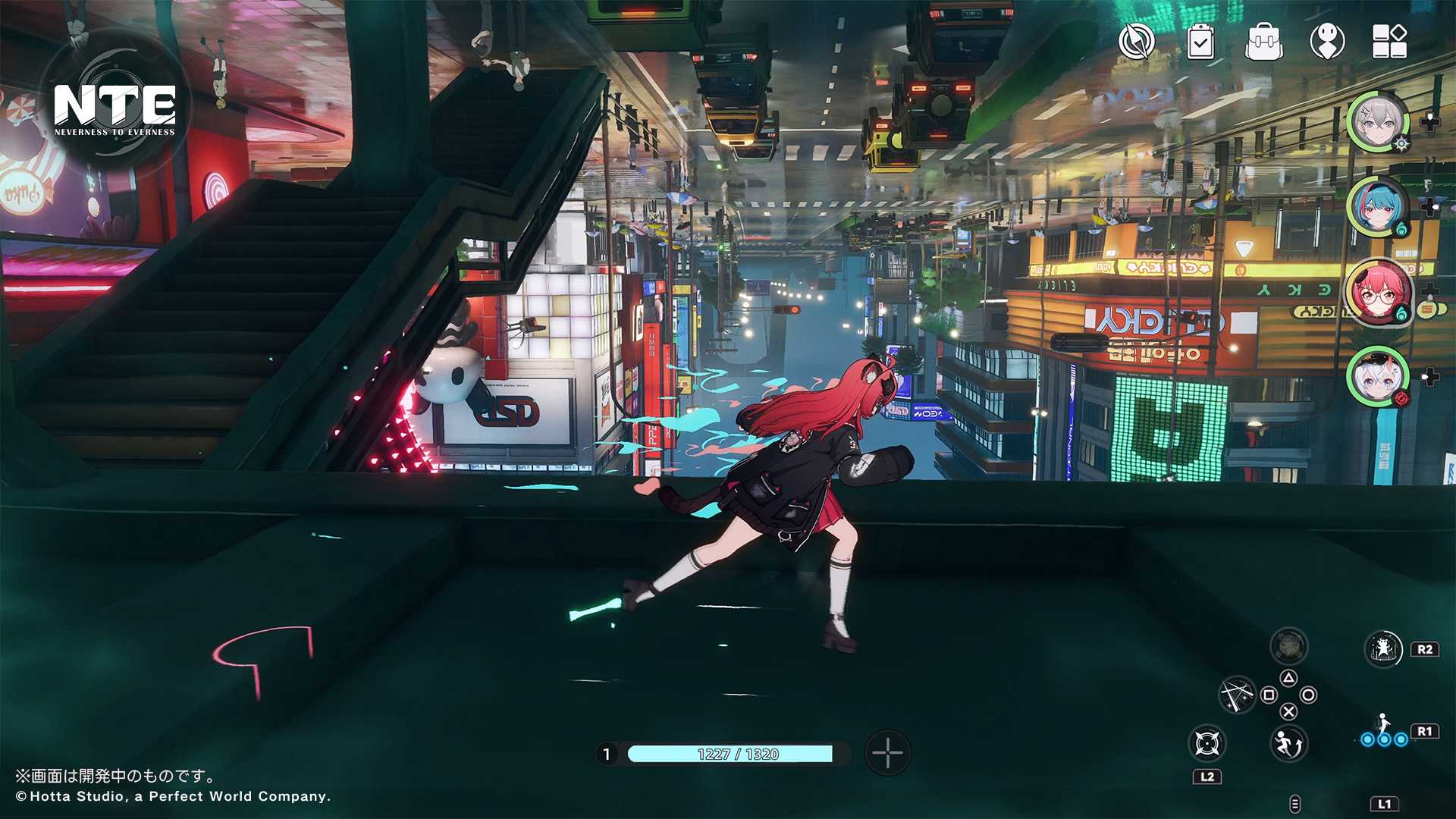Trigger the target lock-on icon
1456x819 pixels.
click(1207, 743)
